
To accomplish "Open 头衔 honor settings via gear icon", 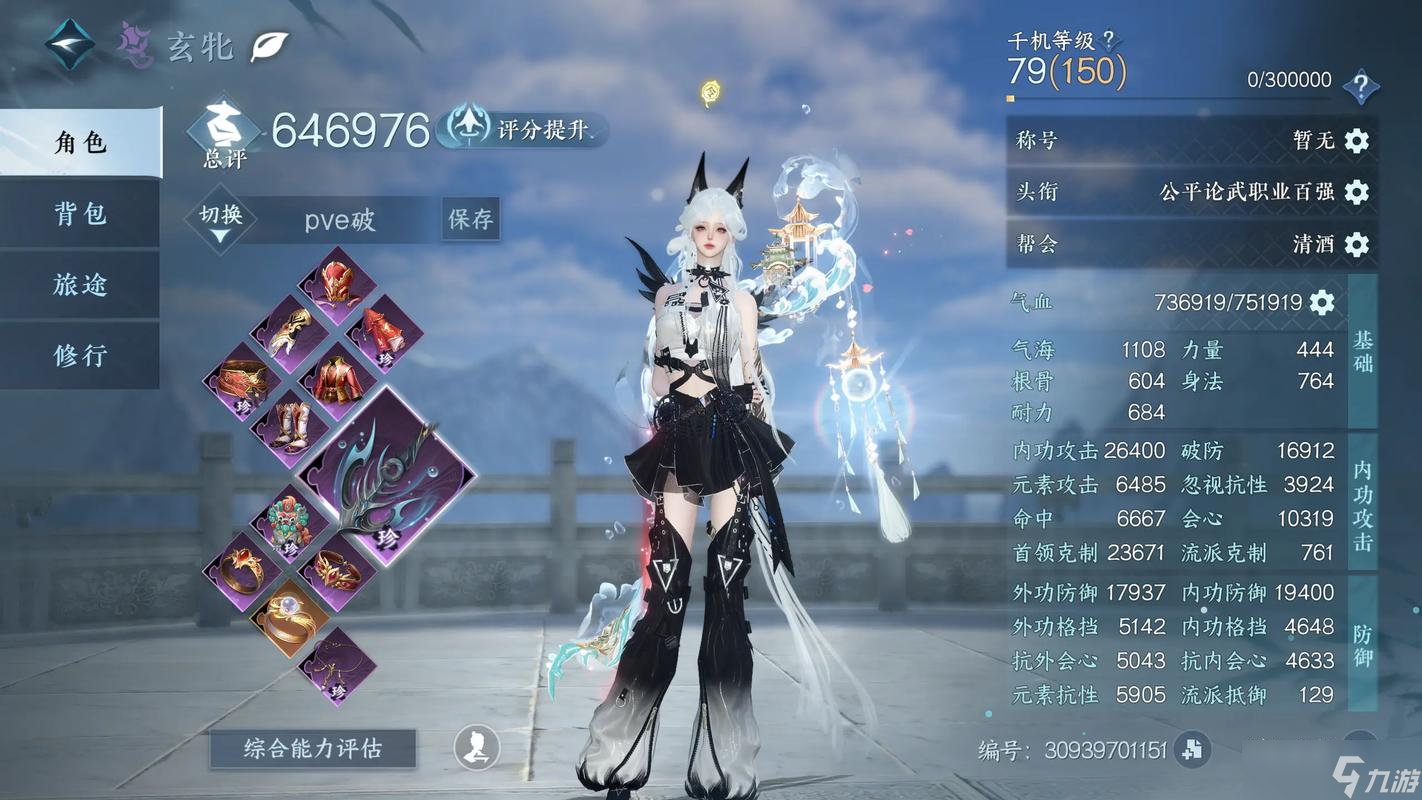I will (x=1355, y=192).
